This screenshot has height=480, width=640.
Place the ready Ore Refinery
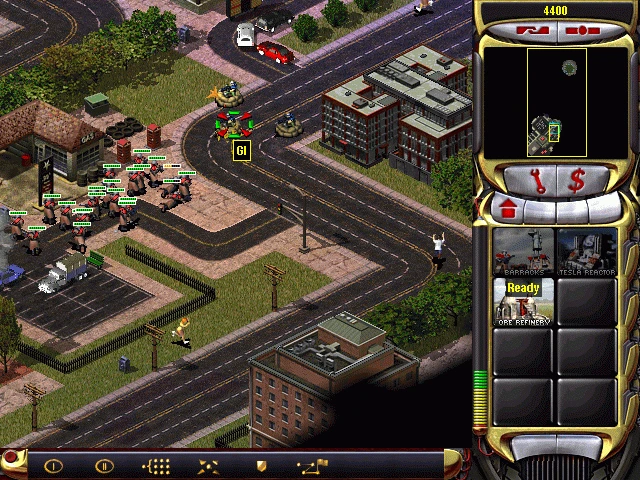click(x=522, y=302)
